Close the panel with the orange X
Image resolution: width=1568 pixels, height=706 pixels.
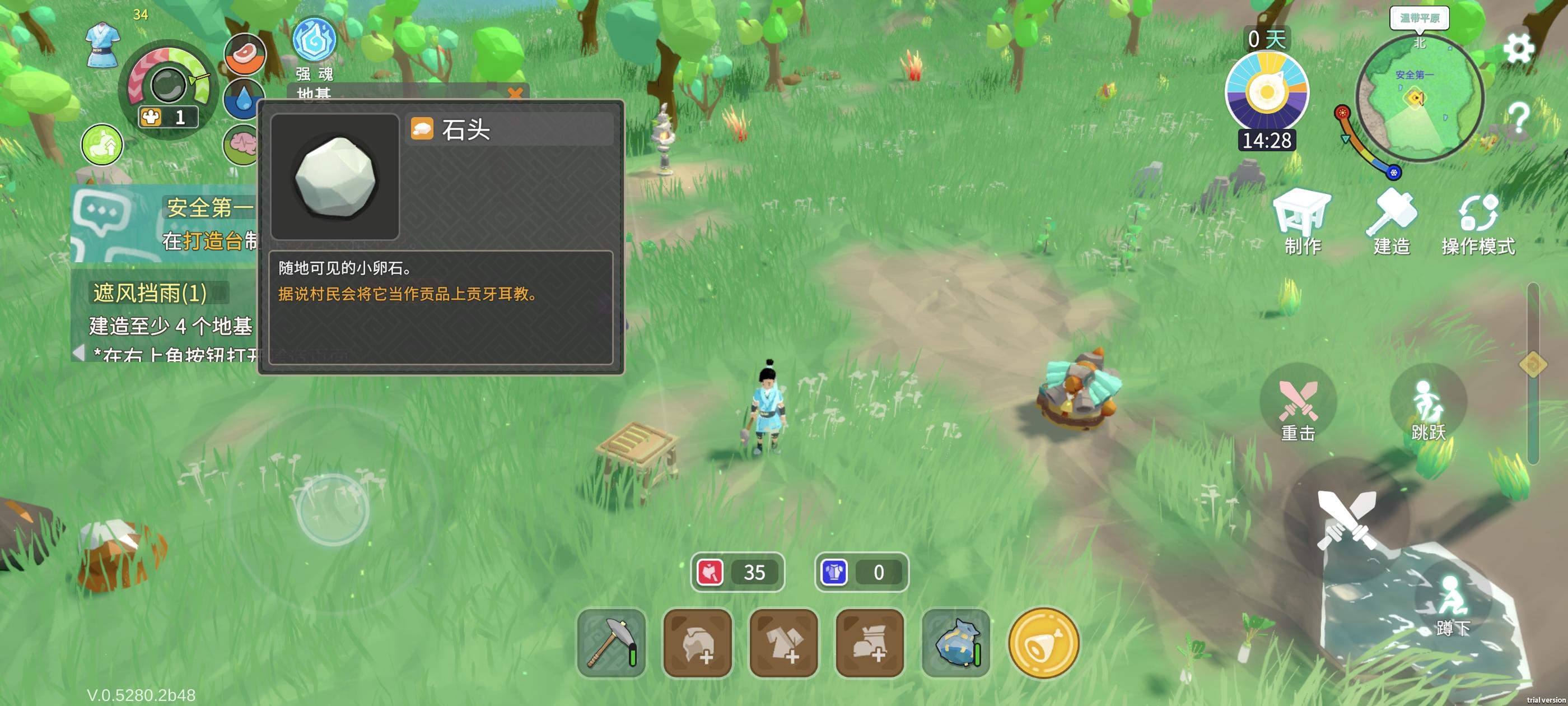(515, 93)
